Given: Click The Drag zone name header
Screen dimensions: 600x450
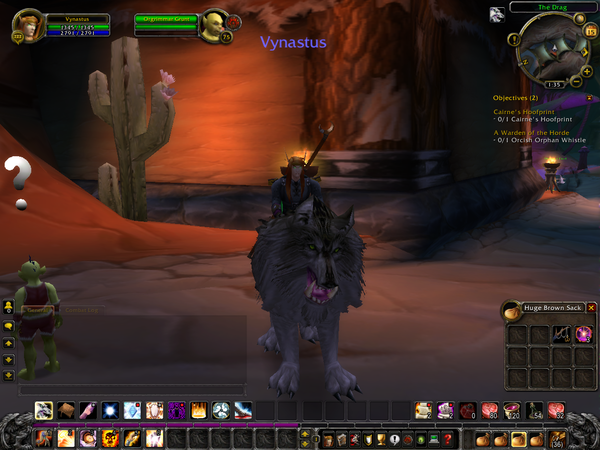Looking at the screenshot, I should [x=552, y=6].
